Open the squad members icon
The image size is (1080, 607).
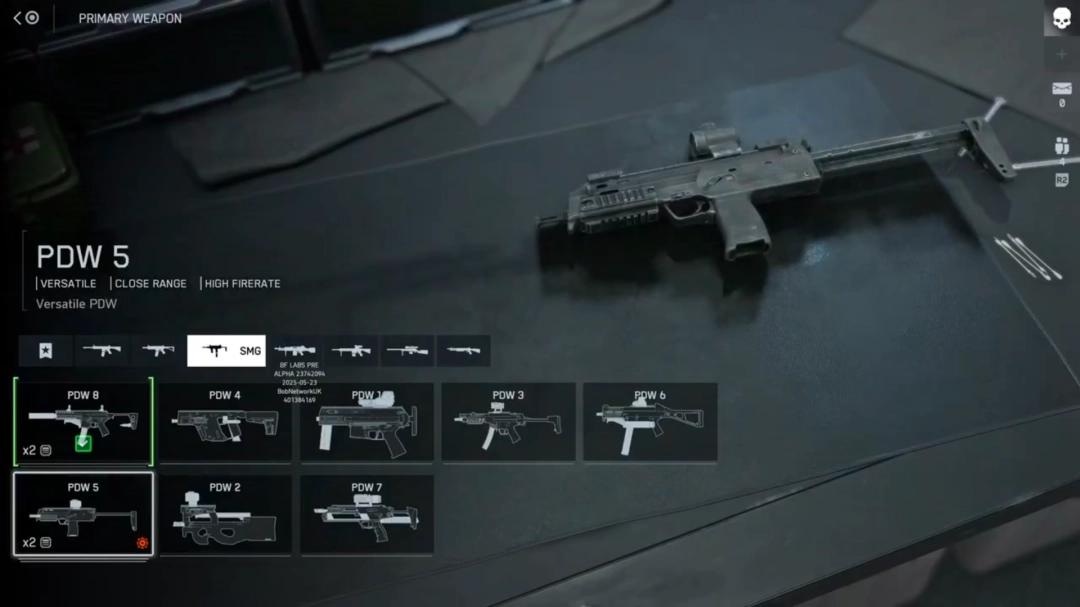(x=1061, y=146)
